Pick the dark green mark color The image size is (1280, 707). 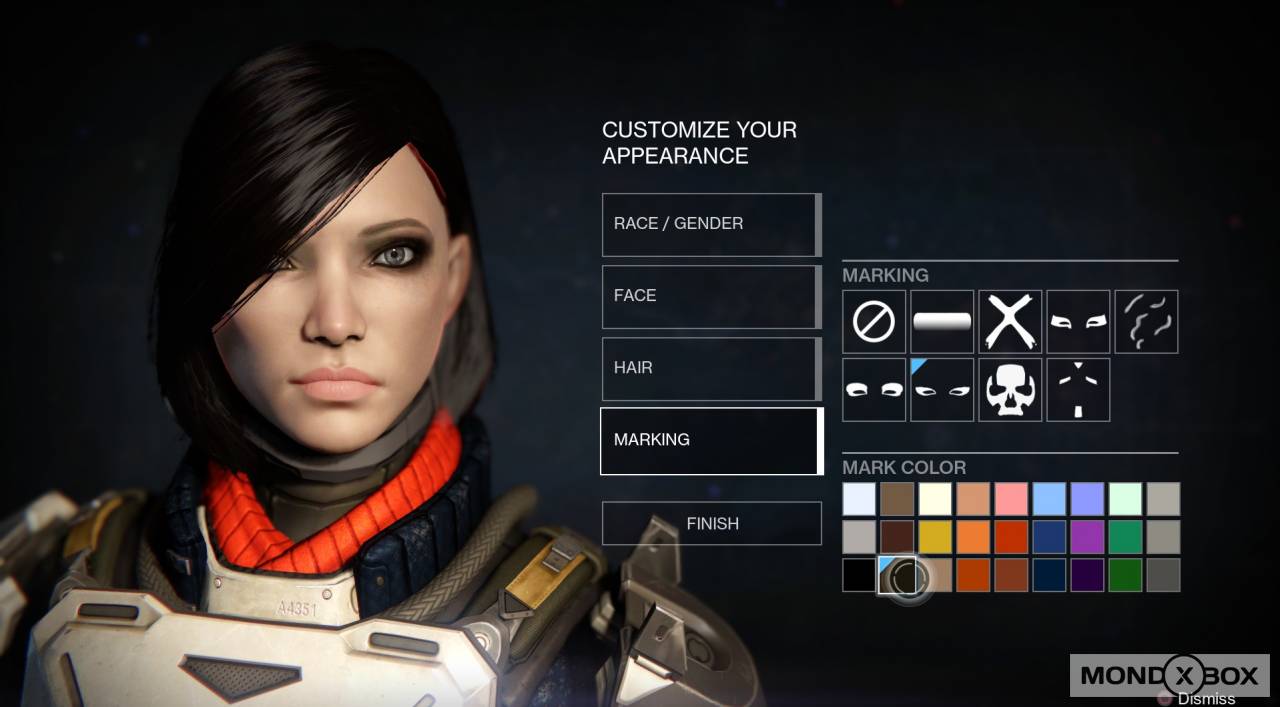click(1125, 575)
